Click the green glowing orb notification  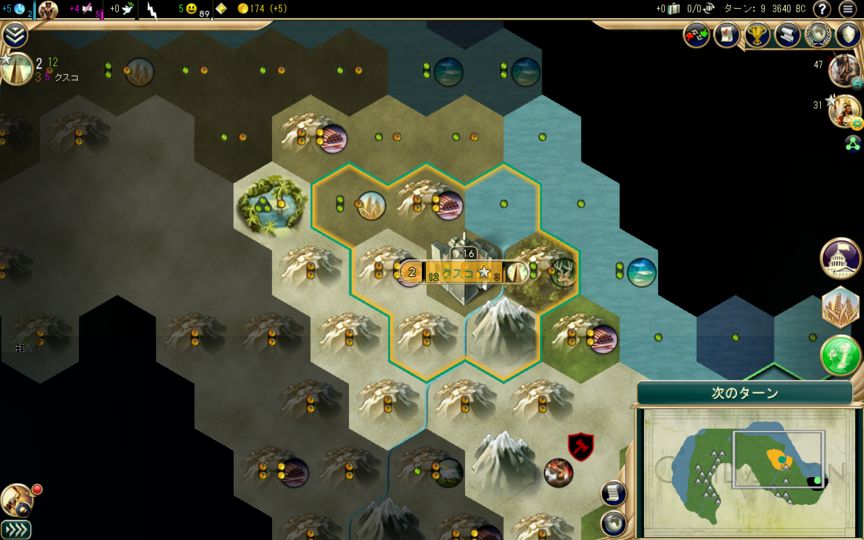point(841,354)
